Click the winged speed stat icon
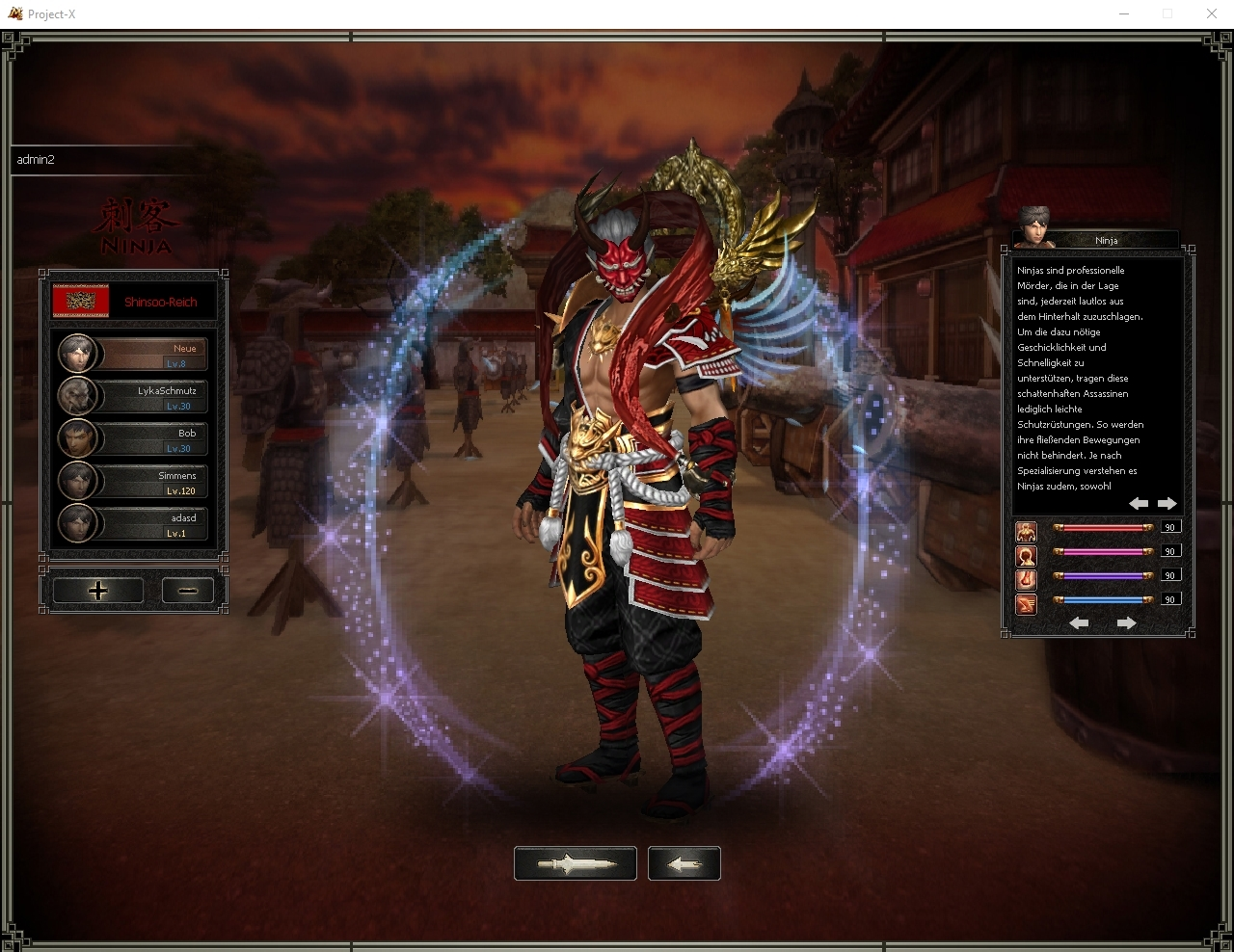The image size is (1234, 952). coord(1026,603)
